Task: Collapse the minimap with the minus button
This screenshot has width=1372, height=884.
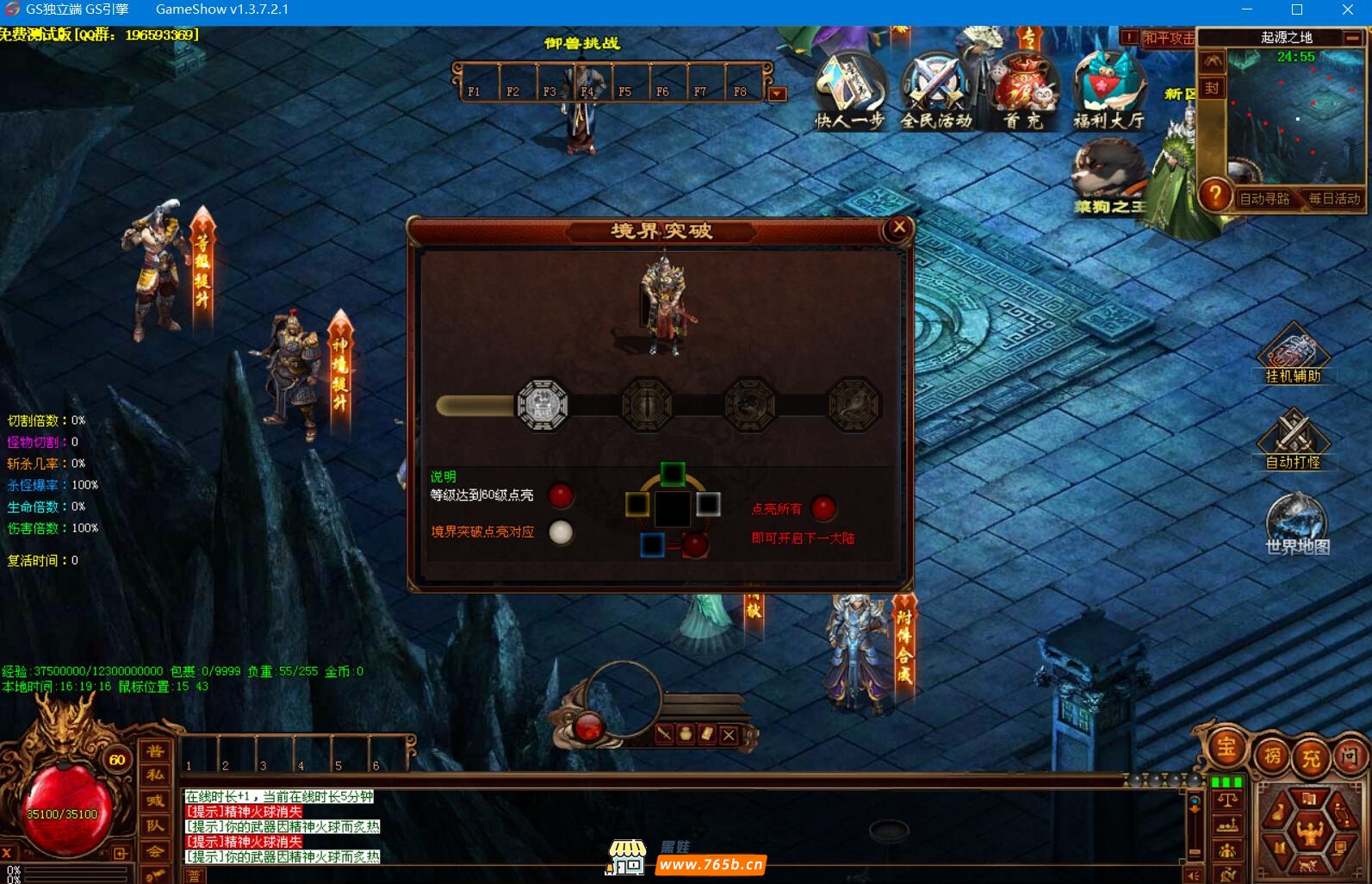Action: [x=1352, y=38]
